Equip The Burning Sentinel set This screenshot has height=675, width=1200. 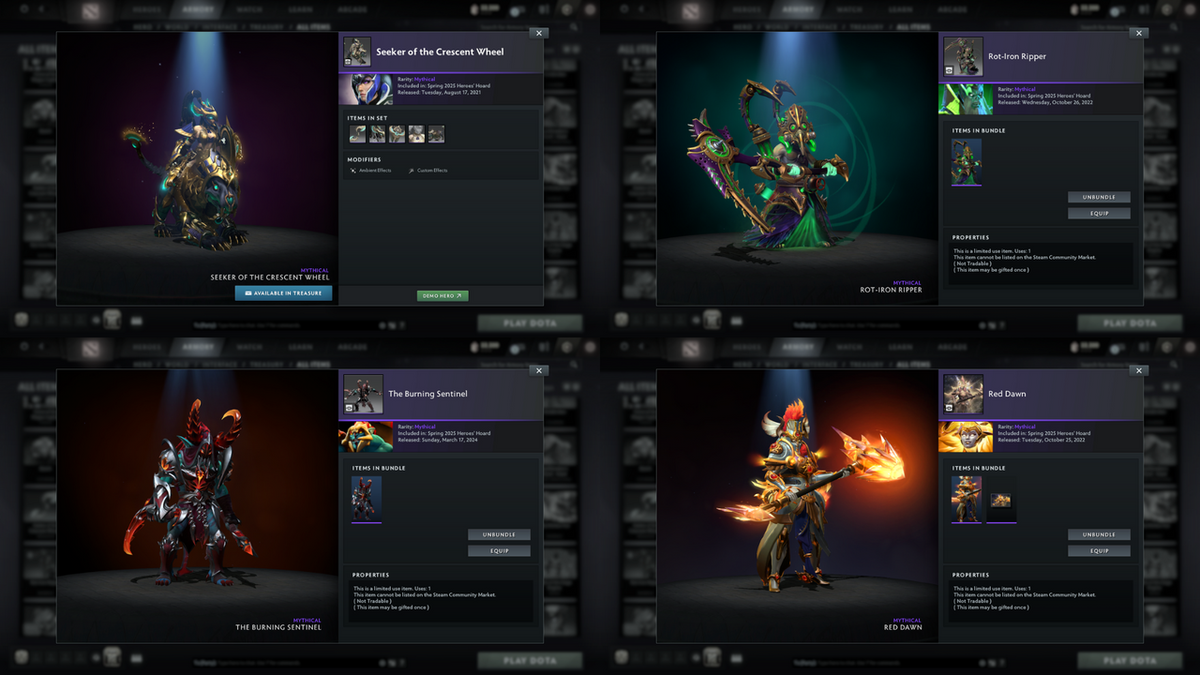[x=499, y=551]
